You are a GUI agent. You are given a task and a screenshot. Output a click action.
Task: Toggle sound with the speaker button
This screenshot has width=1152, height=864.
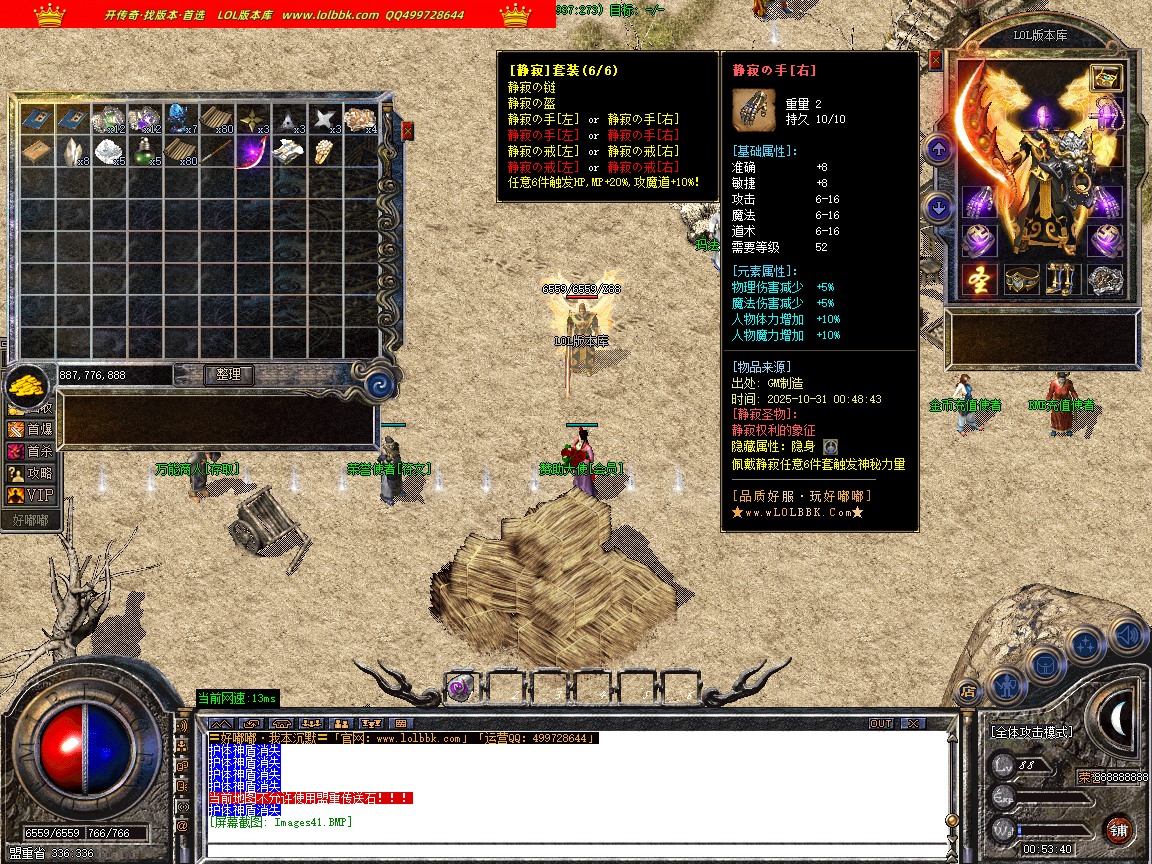coord(1127,634)
